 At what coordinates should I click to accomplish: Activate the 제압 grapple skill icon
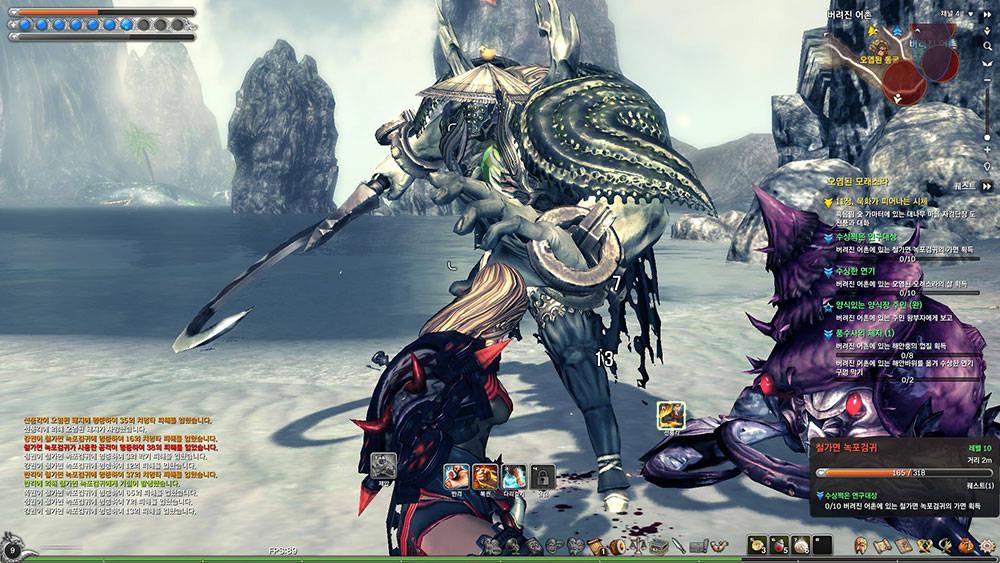click(384, 466)
